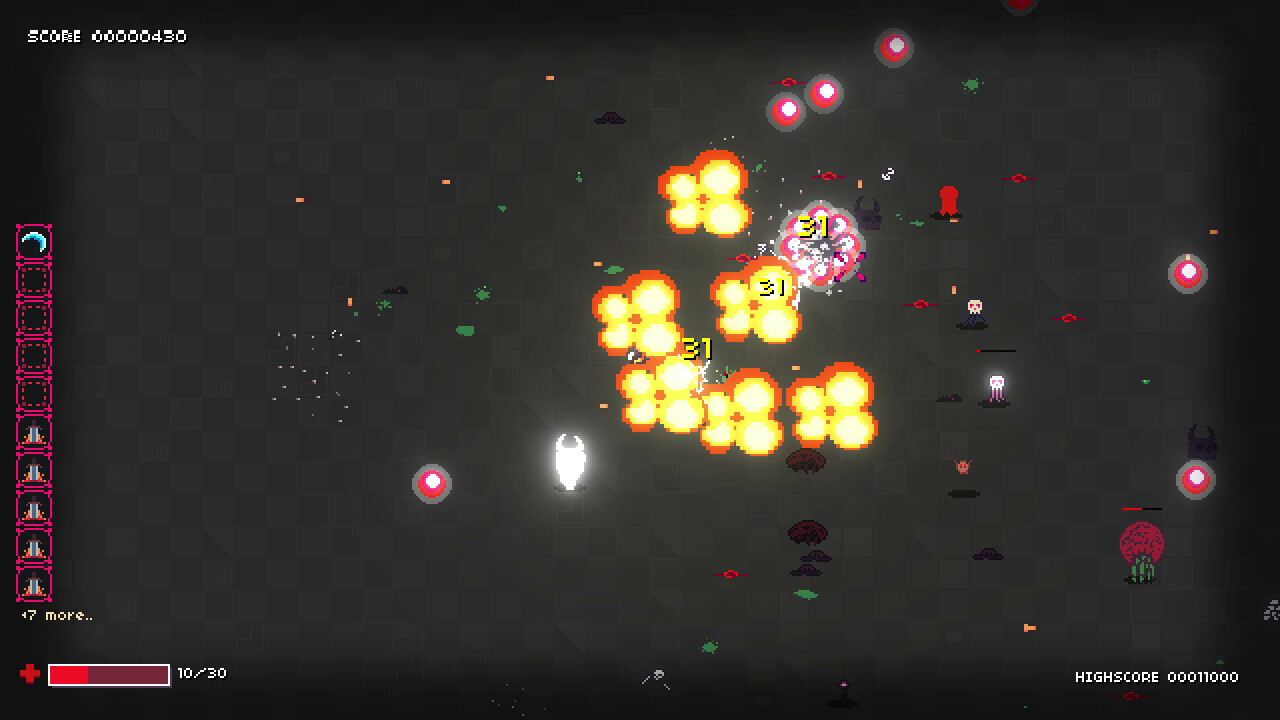The width and height of the screenshot is (1280, 720).
Task: Click the pale skull enemy sprite
Action: [x=975, y=306]
